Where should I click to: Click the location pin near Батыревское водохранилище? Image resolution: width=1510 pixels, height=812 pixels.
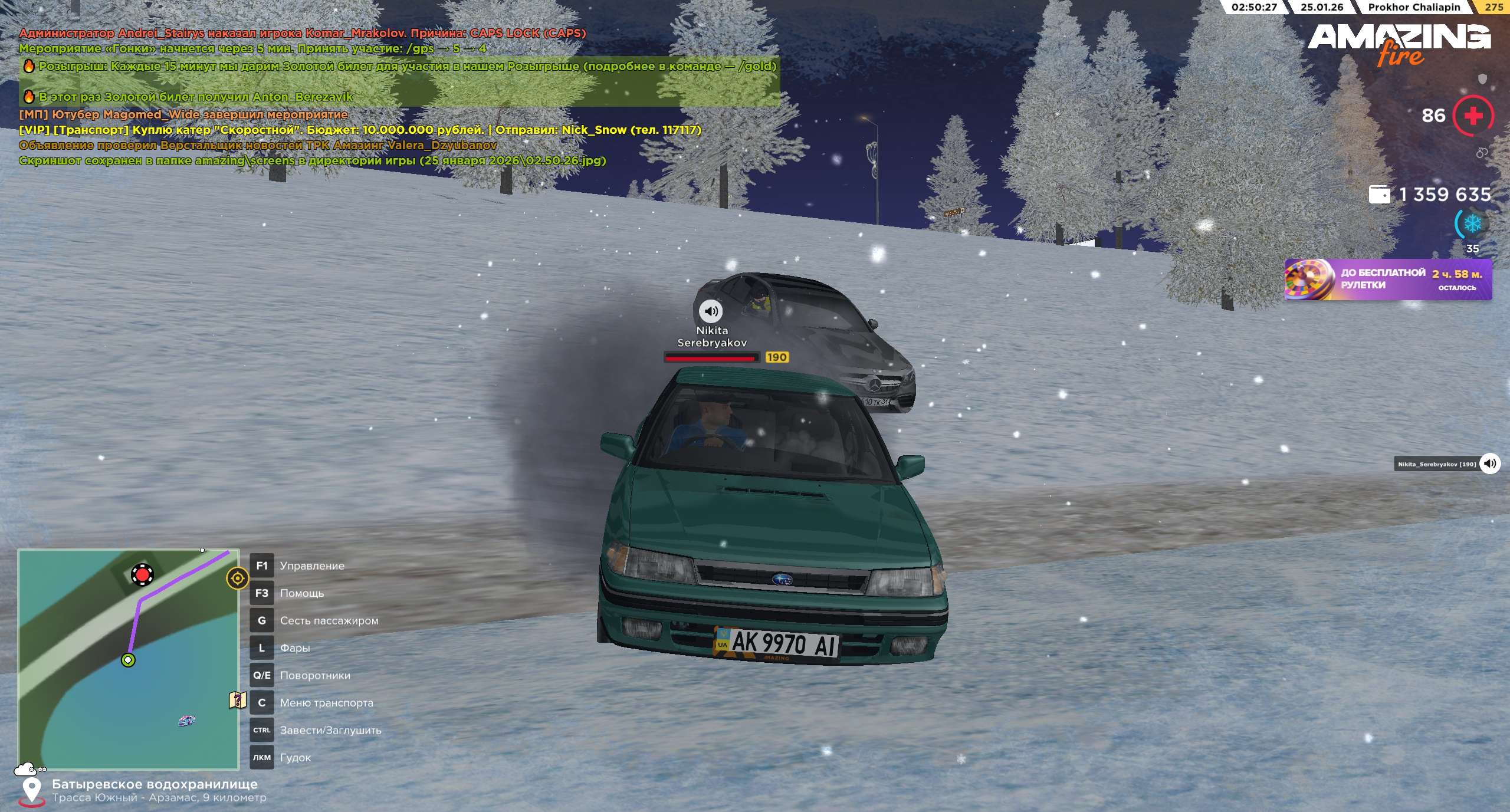coord(31,790)
